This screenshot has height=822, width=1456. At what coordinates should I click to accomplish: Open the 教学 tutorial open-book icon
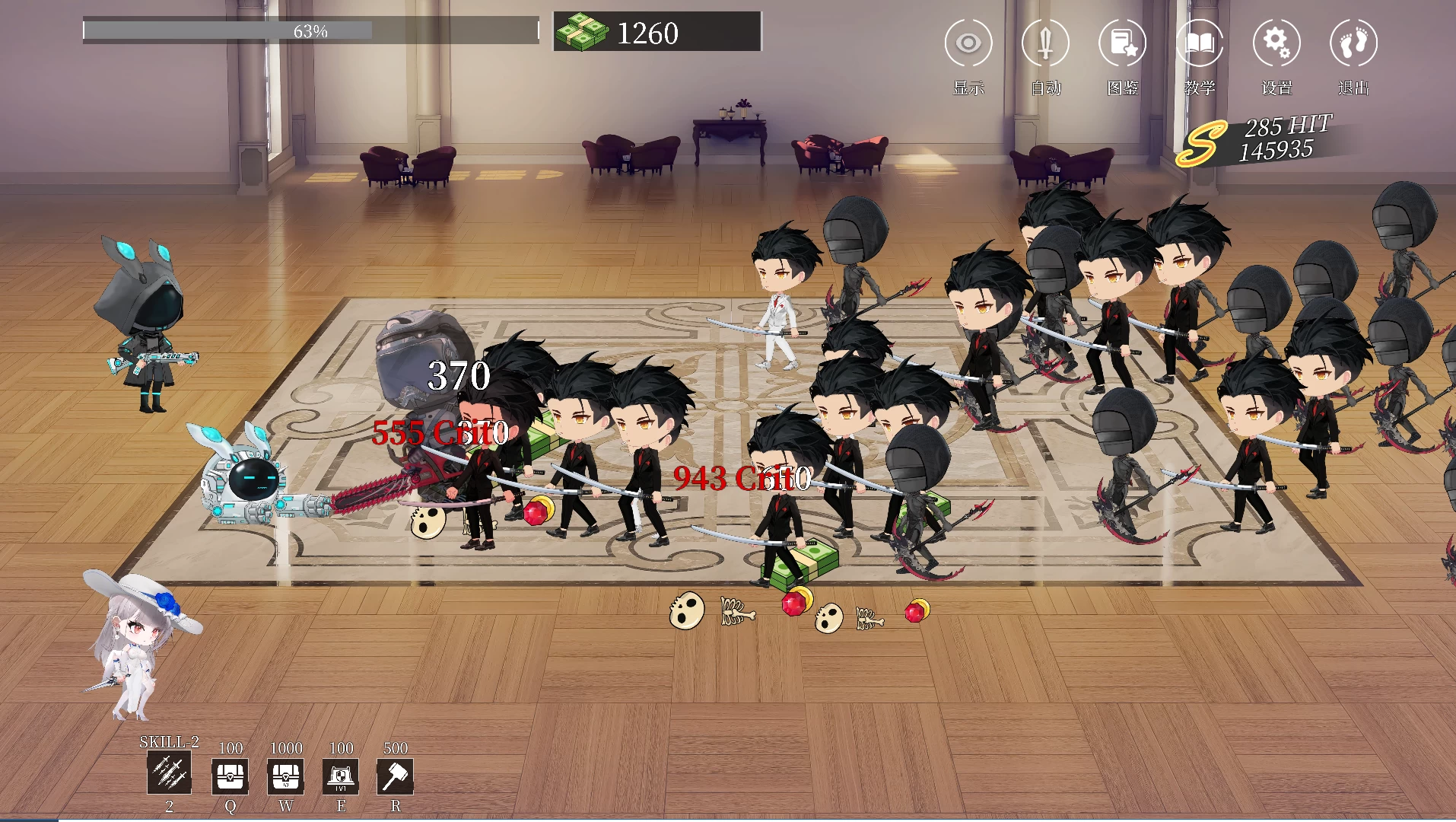tap(1199, 43)
